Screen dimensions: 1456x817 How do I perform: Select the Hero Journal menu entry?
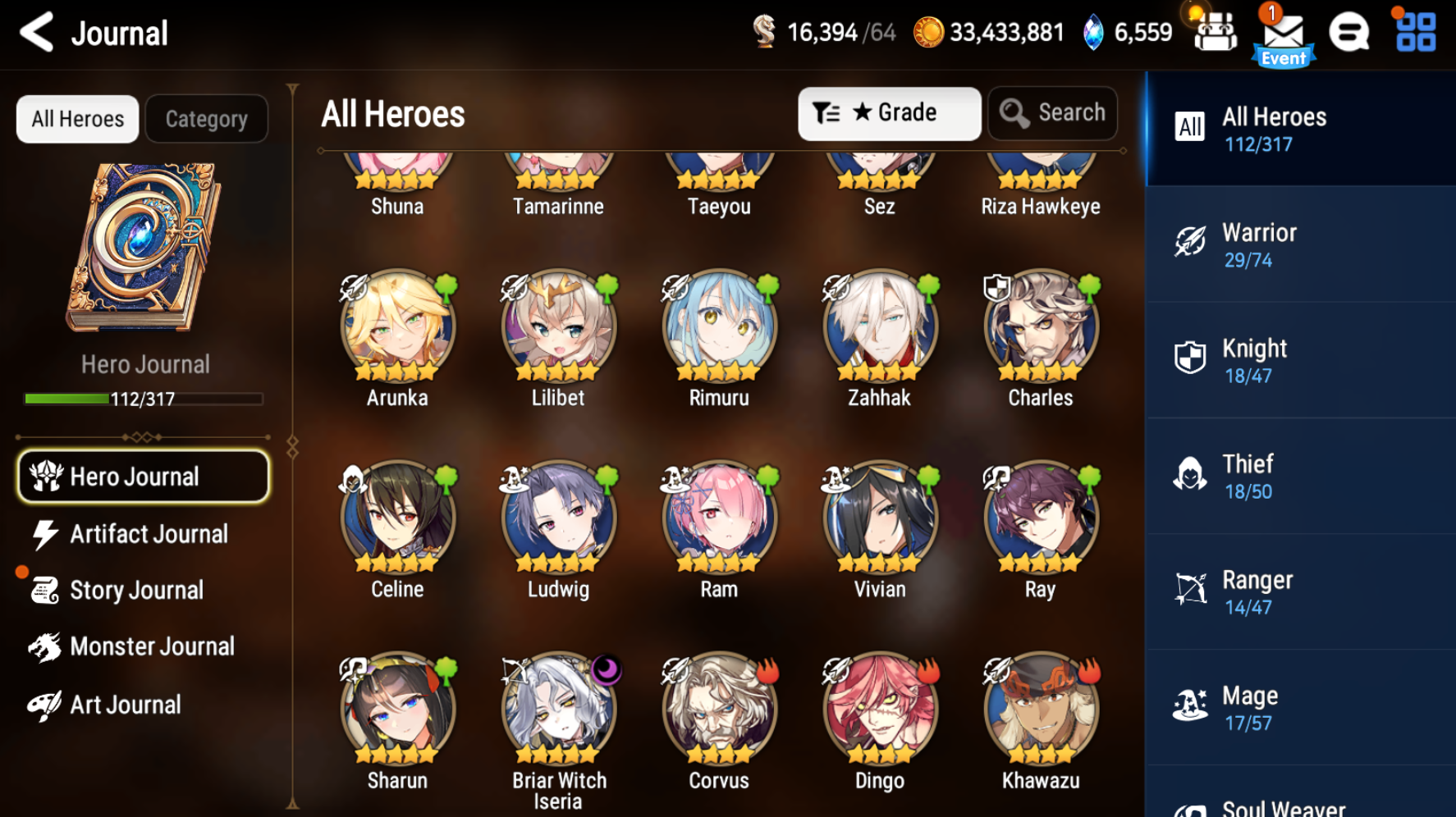pyautogui.click(x=143, y=477)
